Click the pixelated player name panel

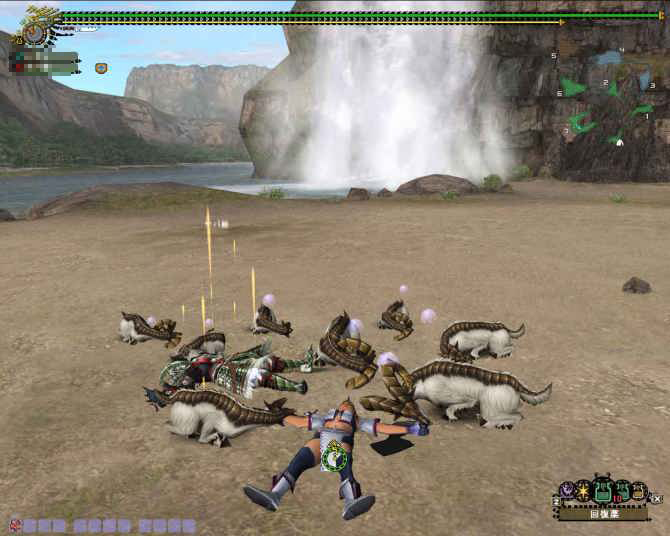click(44, 63)
